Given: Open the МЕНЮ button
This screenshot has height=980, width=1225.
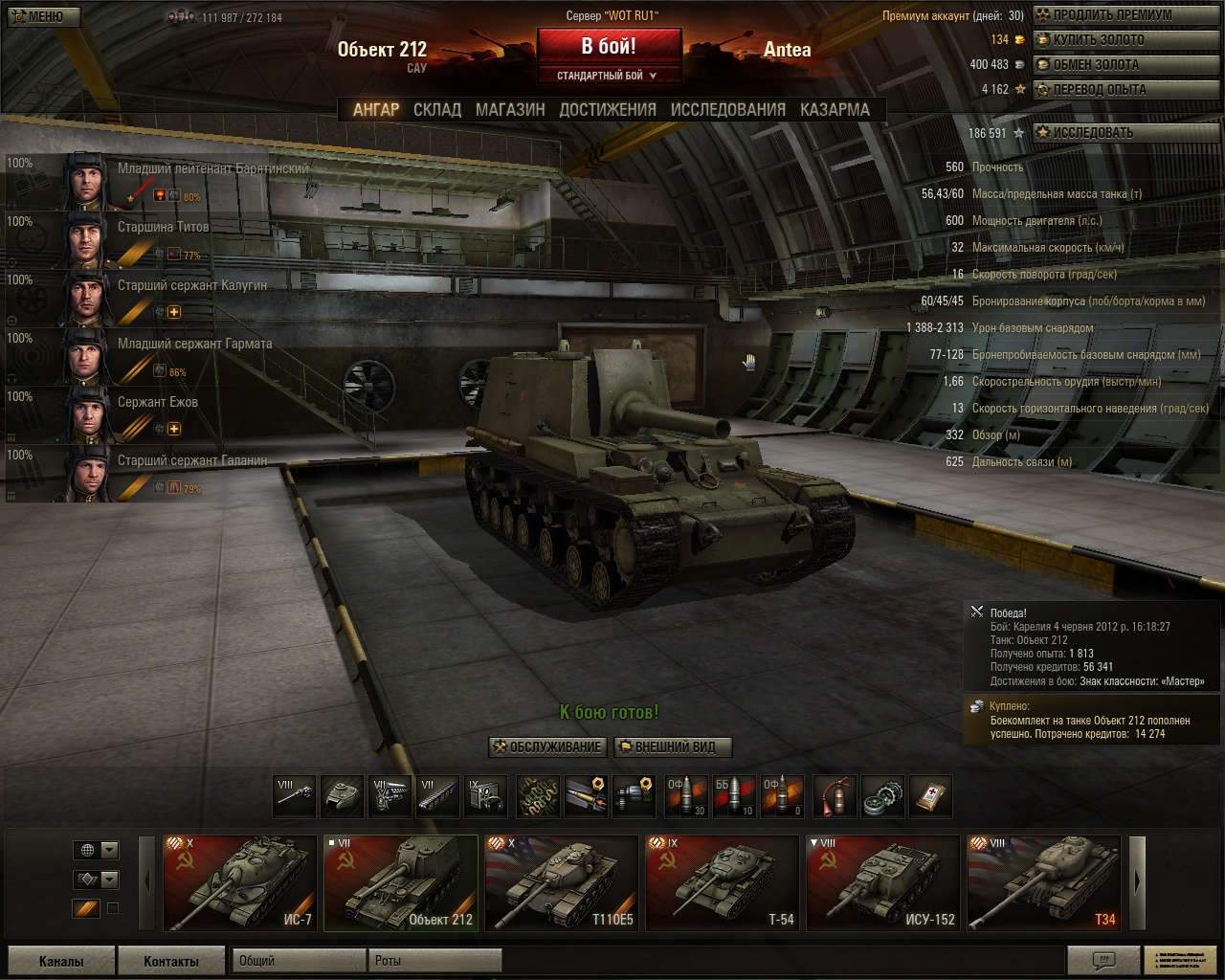Looking at the screenshot, I should [x=42, y=16].
